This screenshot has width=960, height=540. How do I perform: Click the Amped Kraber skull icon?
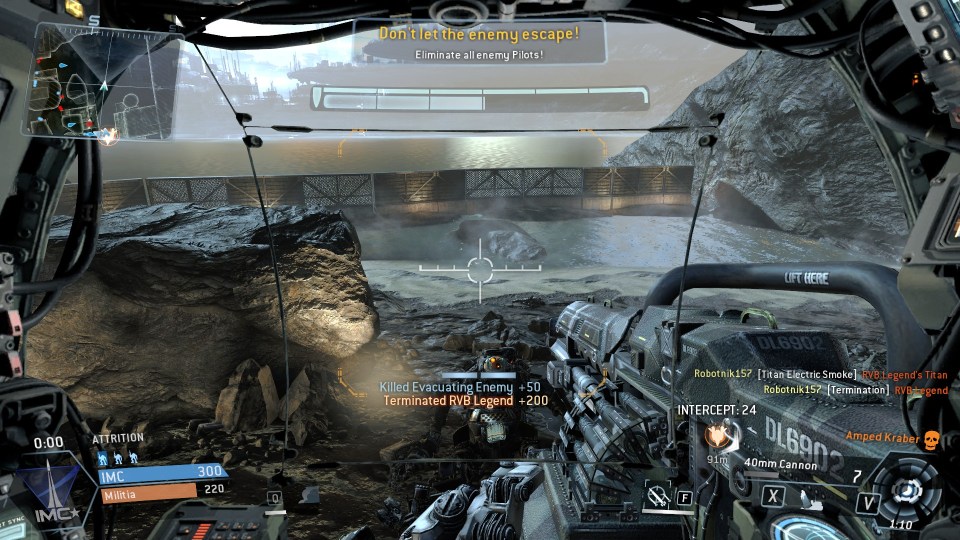[x=928, y=437]
